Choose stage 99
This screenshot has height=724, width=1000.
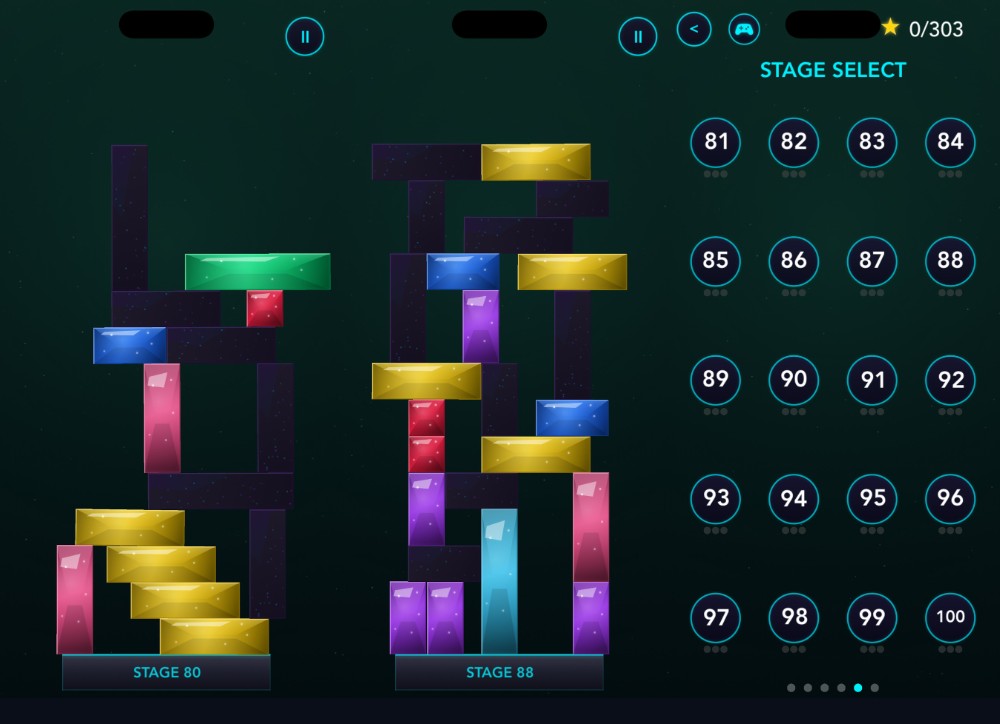[x=872, y=617]
